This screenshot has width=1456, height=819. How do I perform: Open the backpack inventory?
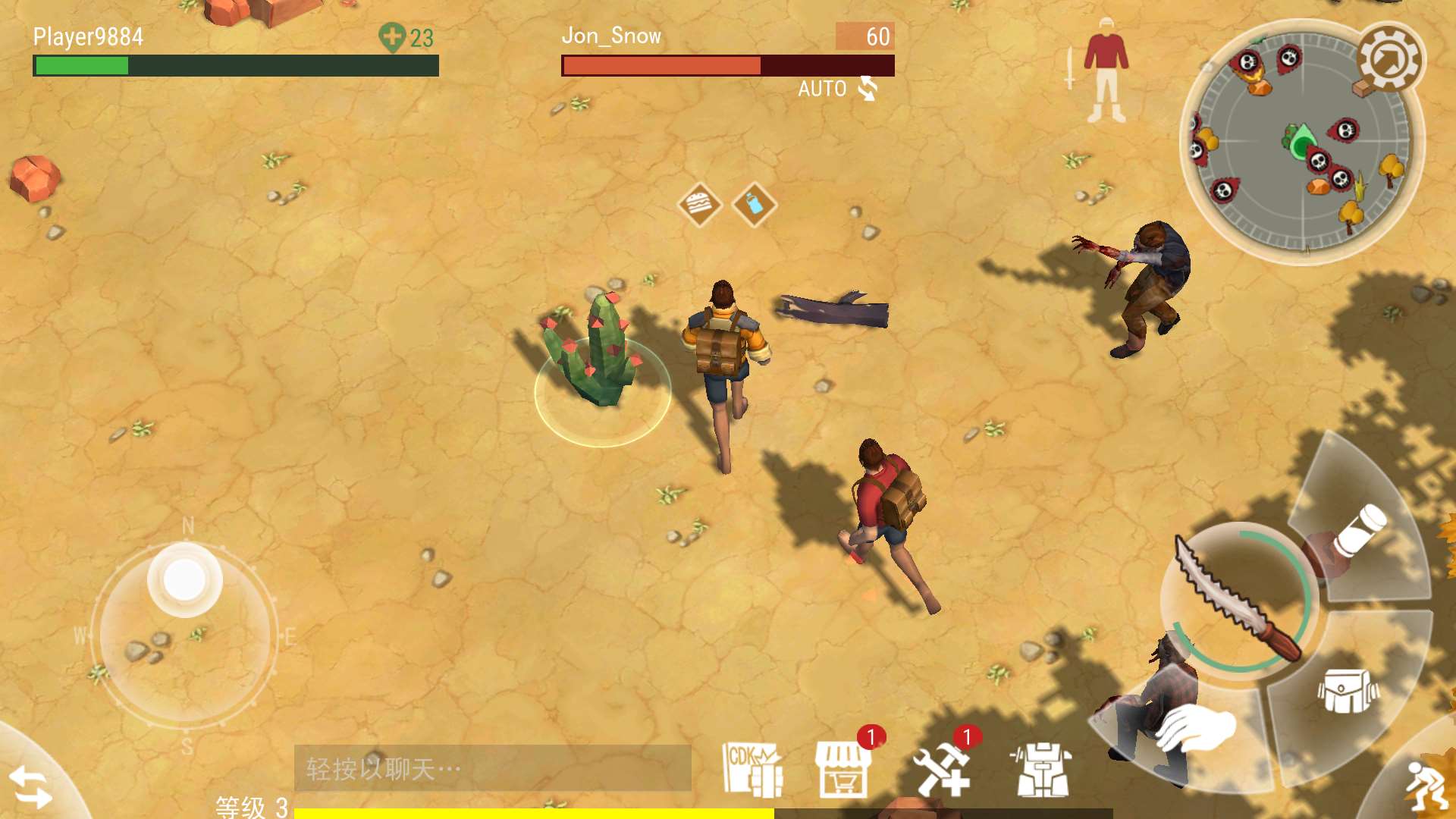point(1348,690)
